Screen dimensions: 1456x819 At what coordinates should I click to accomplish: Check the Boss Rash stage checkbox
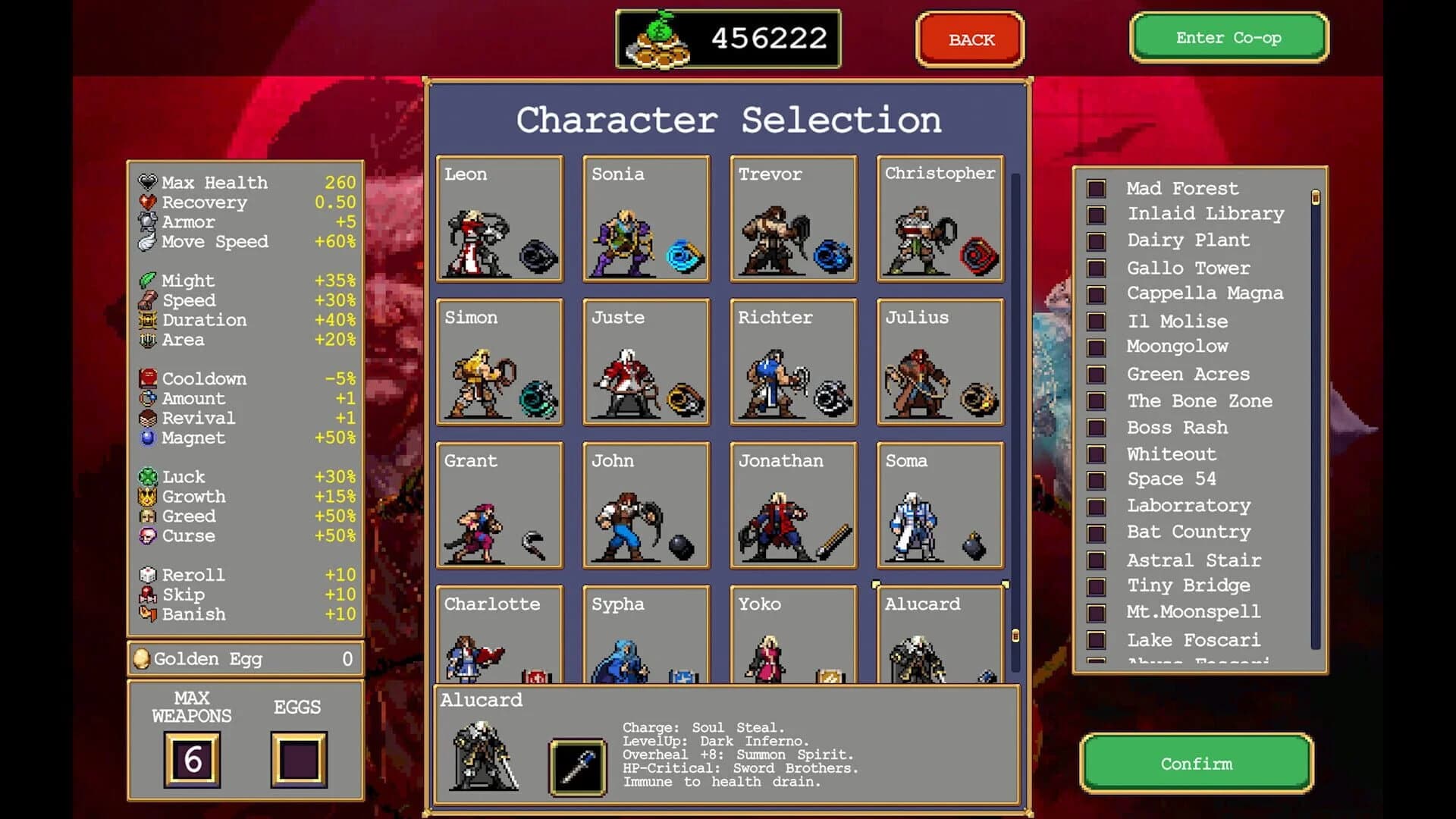[x=1095, y=427]
